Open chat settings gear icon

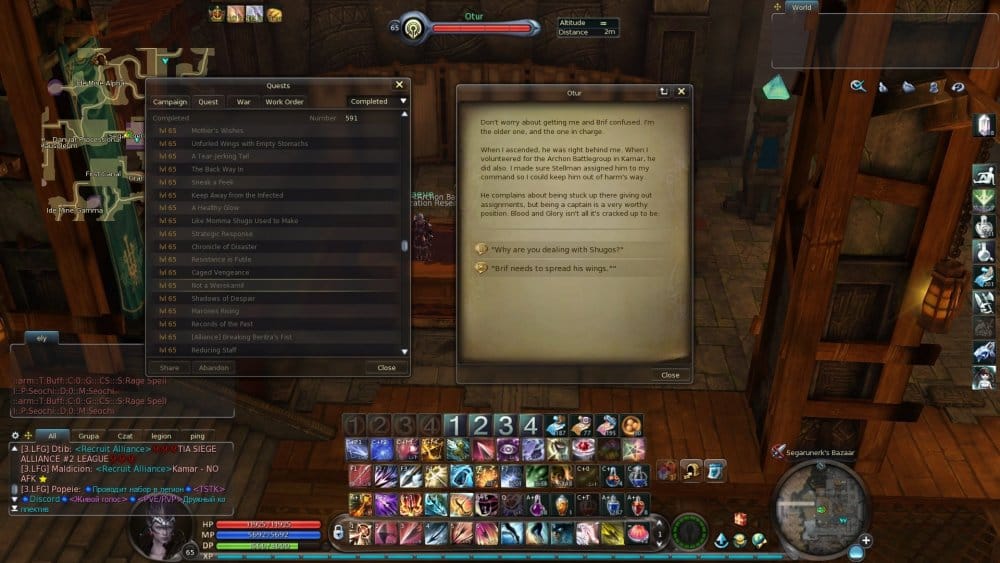[15, 436]
